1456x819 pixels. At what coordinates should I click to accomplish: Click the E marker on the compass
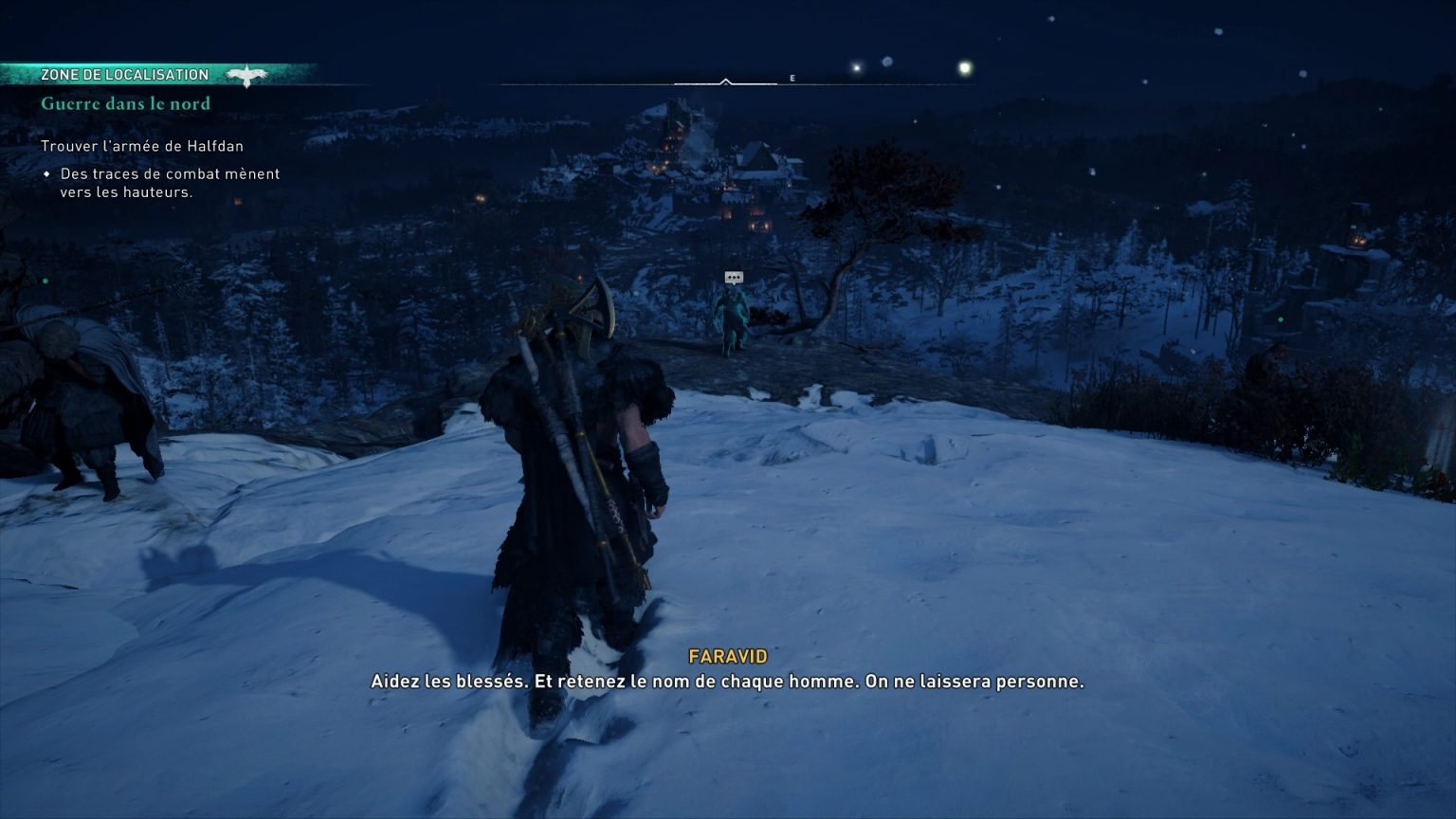tap(792, 79)
